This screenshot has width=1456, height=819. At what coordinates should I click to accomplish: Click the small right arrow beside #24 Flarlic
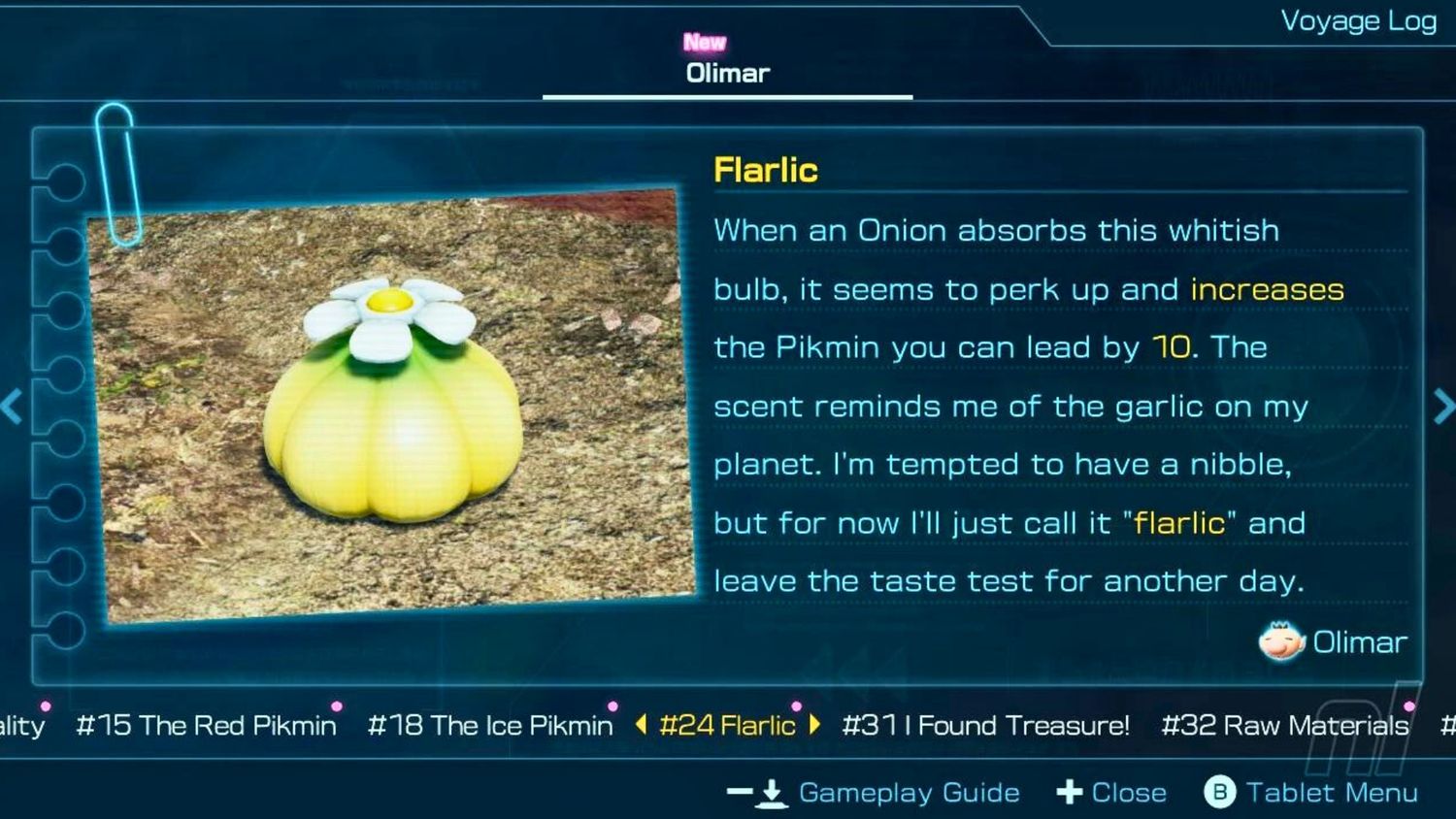coord(813,725)
